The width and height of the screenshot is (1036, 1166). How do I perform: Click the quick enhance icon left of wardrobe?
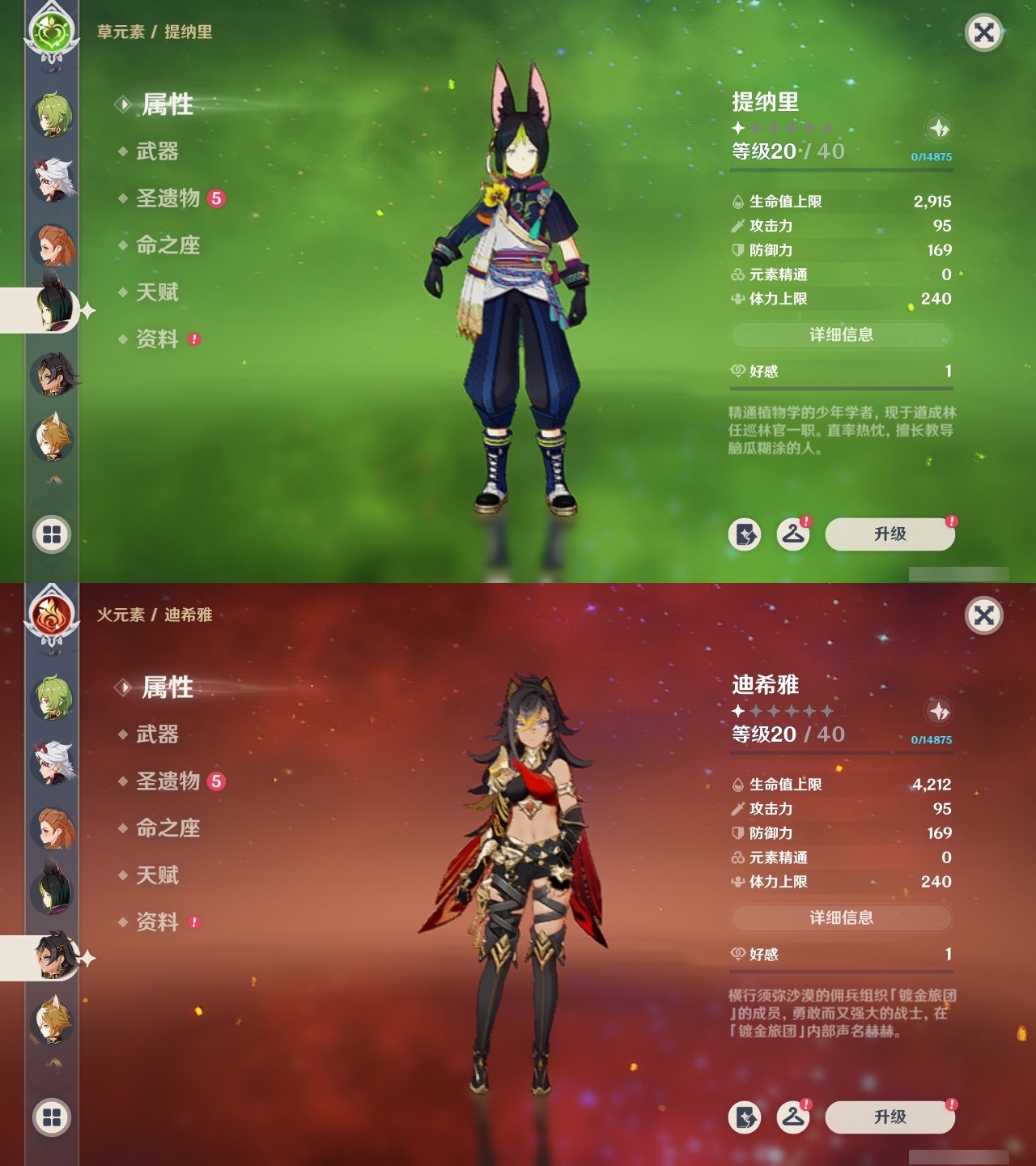(x=745, y=534)
